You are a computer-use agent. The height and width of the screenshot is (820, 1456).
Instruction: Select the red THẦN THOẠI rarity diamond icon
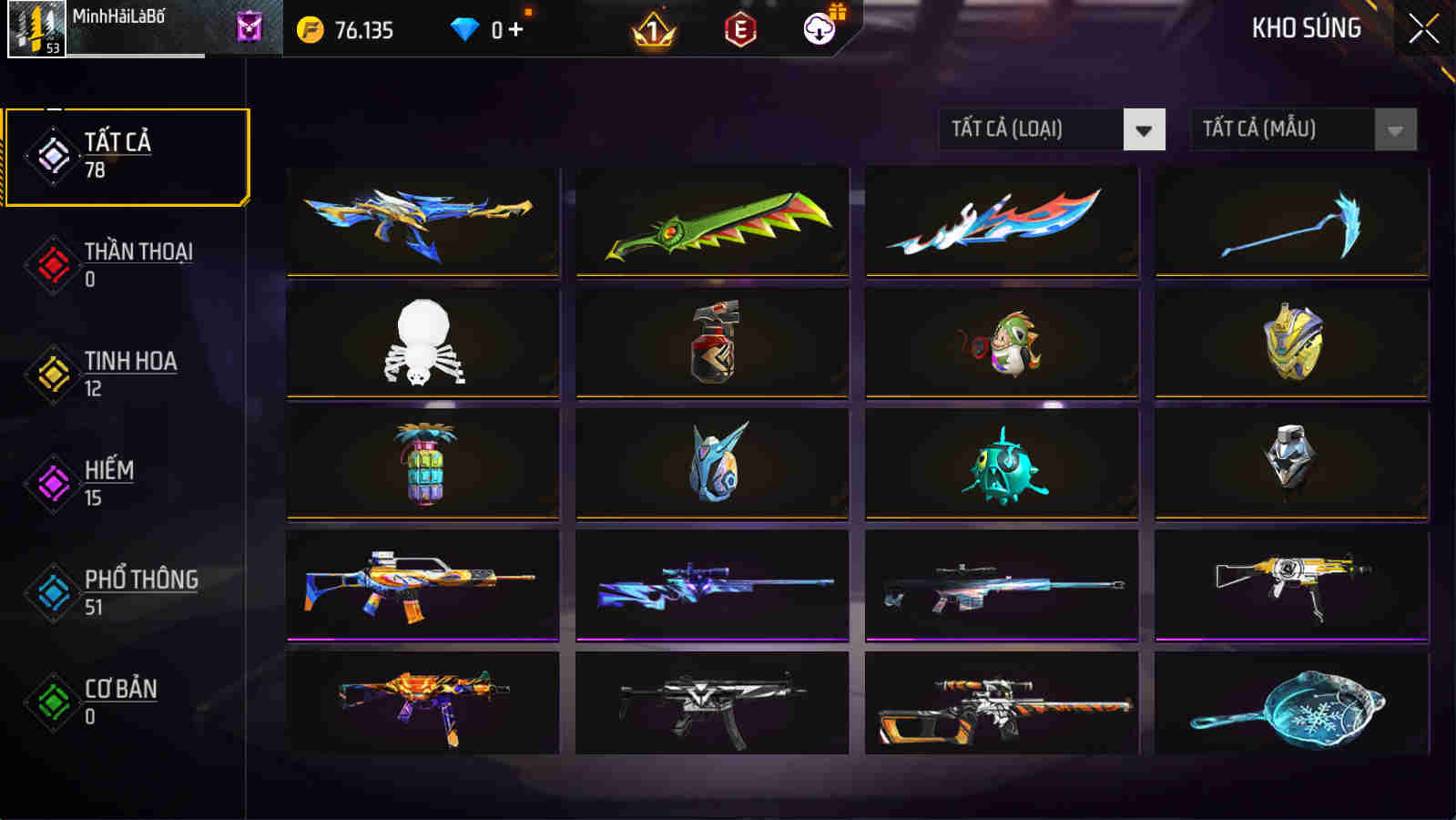(53, 264)
